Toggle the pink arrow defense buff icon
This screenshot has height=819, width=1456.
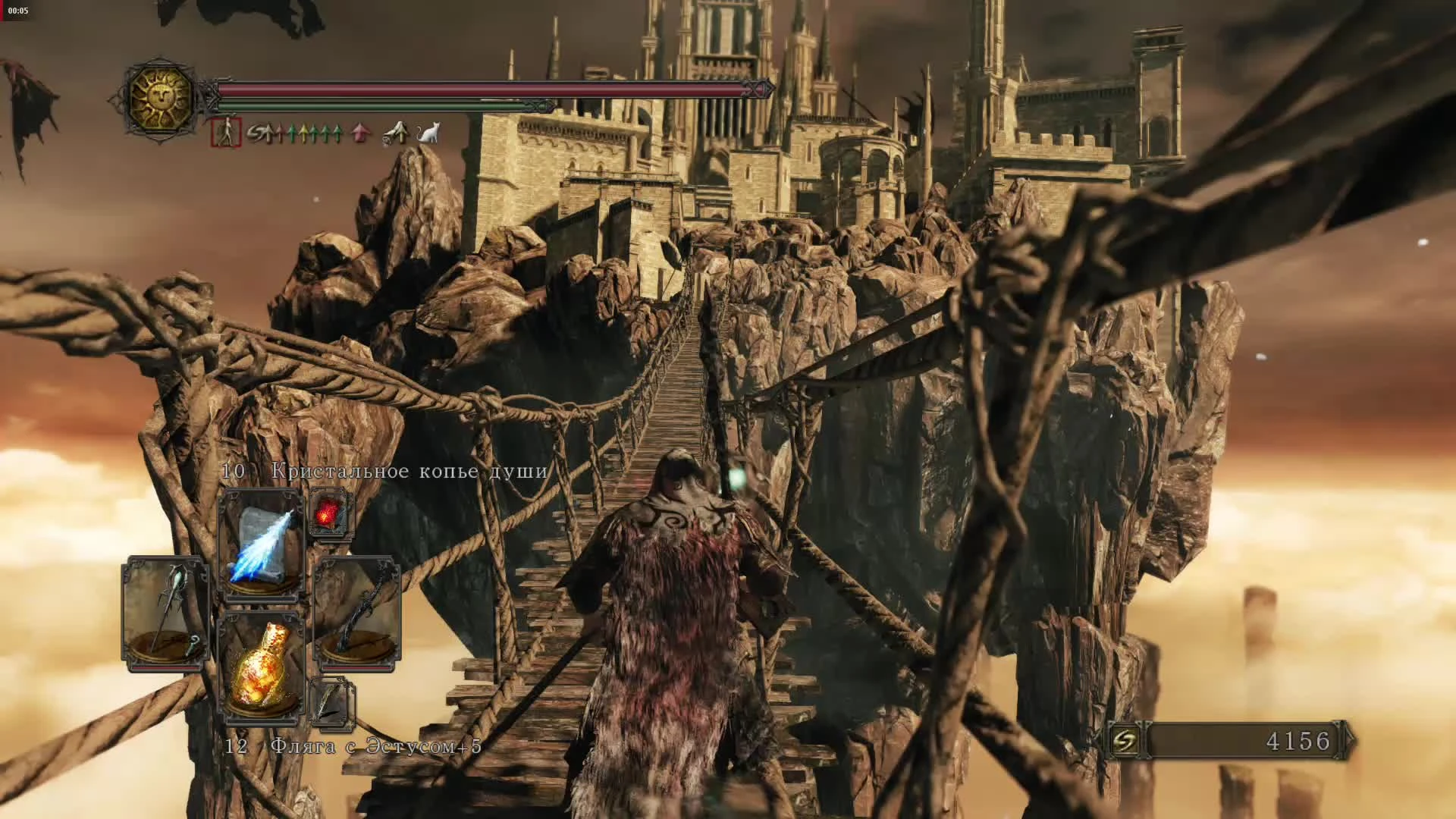click(x=360, y=133)
